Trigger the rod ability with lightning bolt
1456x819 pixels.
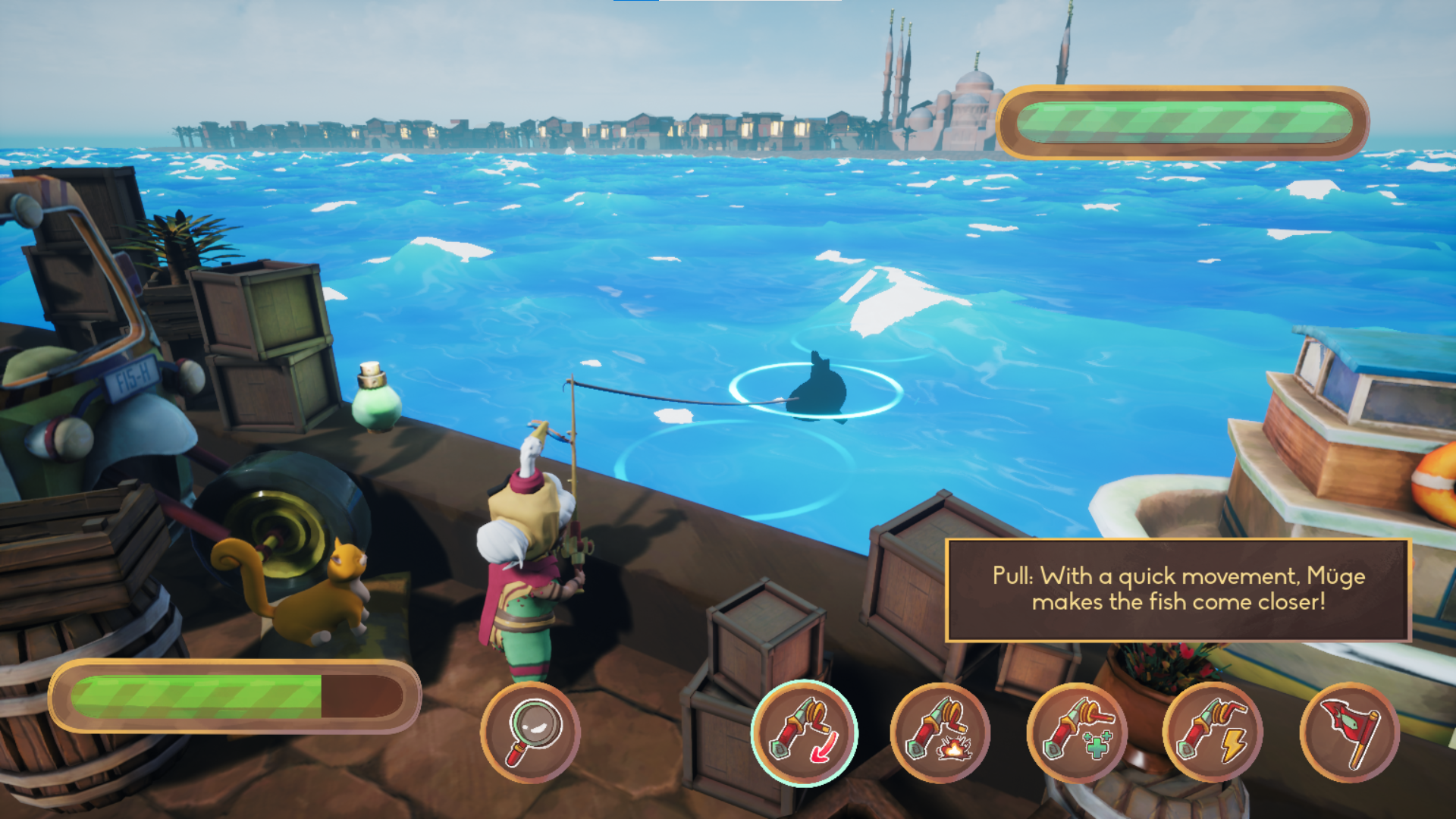(x=1213, y=732)
